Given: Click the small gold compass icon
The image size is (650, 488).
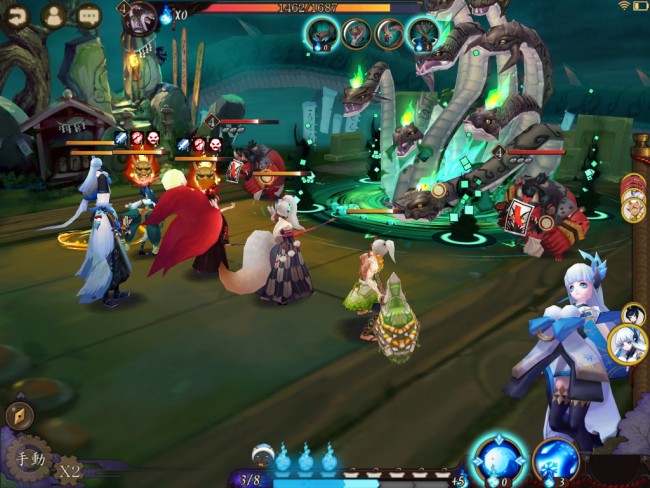Looking at the screenshot, I should point(18,415).
